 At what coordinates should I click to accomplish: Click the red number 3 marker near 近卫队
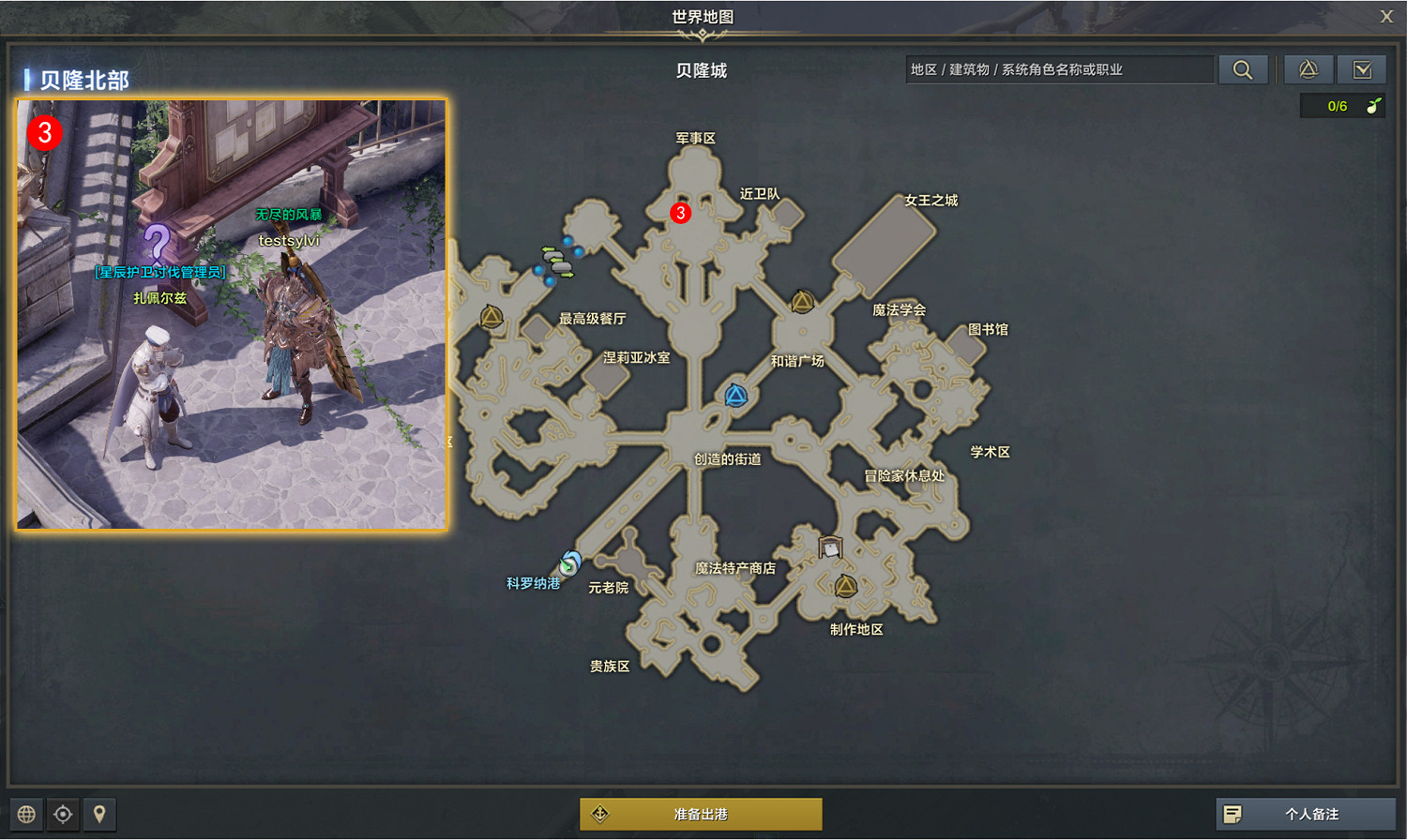click(680, 213)
